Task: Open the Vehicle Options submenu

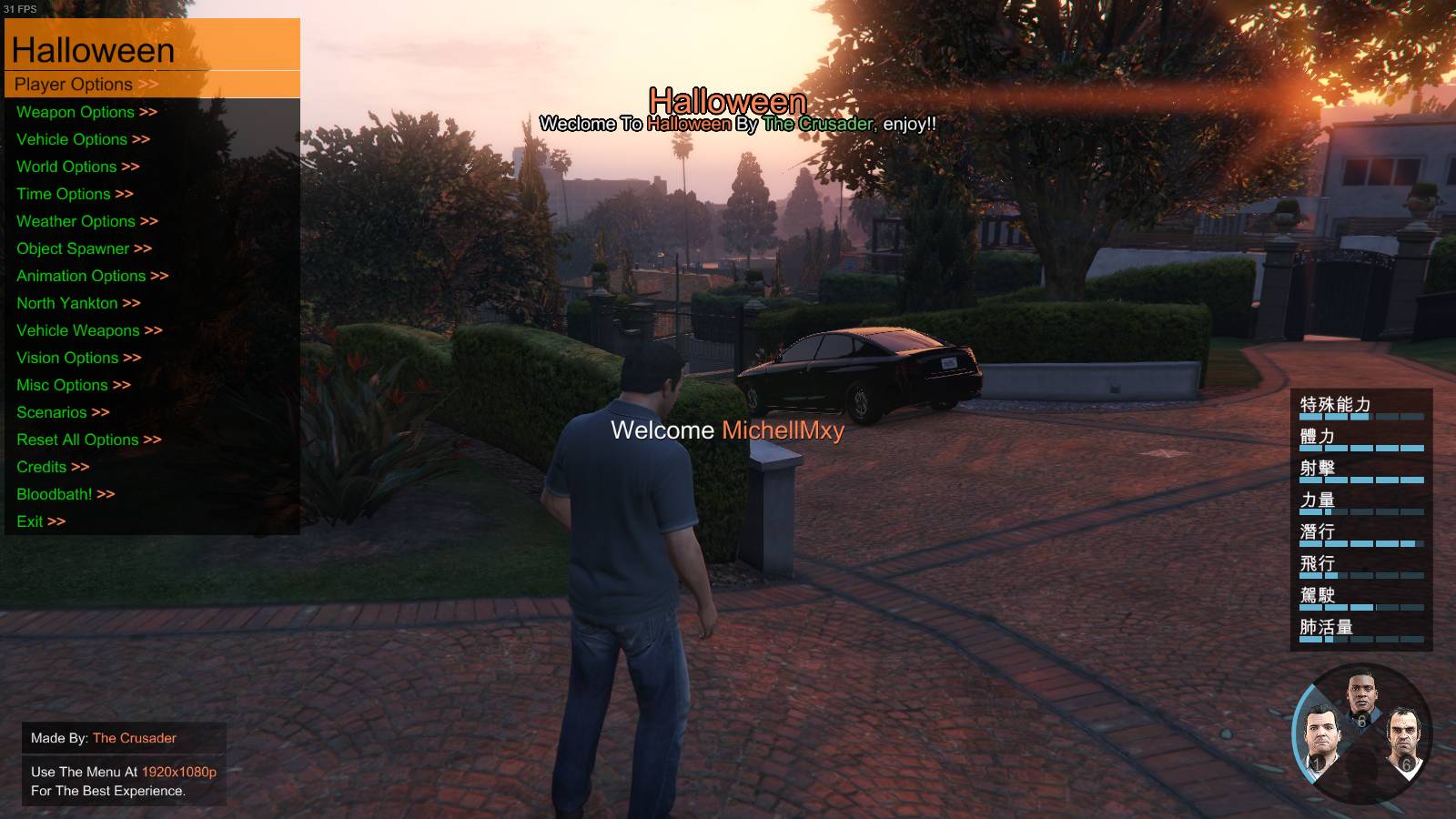Action: (83, 139)
